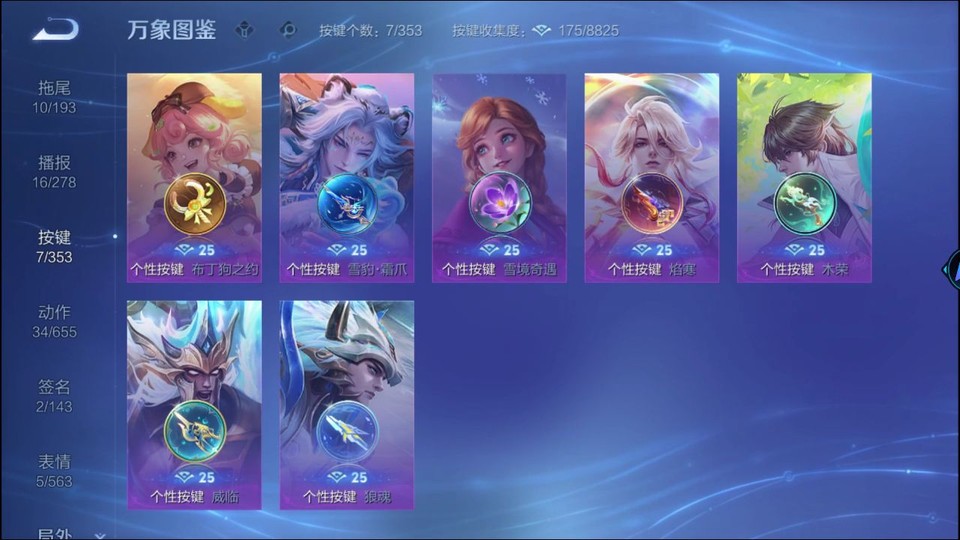Choose the 狼魂 button skin card

[347, 405]
